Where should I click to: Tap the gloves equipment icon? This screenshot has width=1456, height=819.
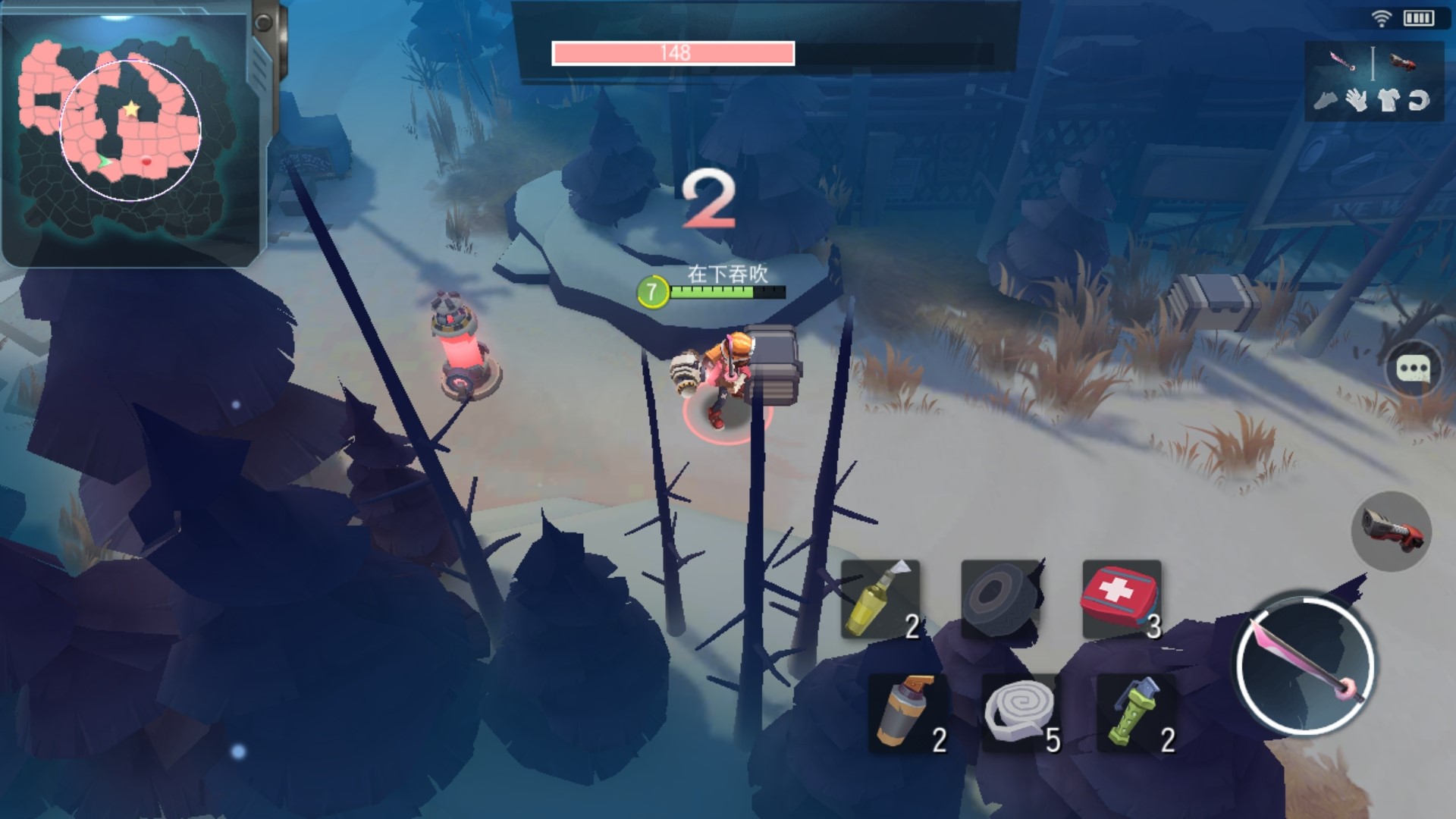point(1357,99)
